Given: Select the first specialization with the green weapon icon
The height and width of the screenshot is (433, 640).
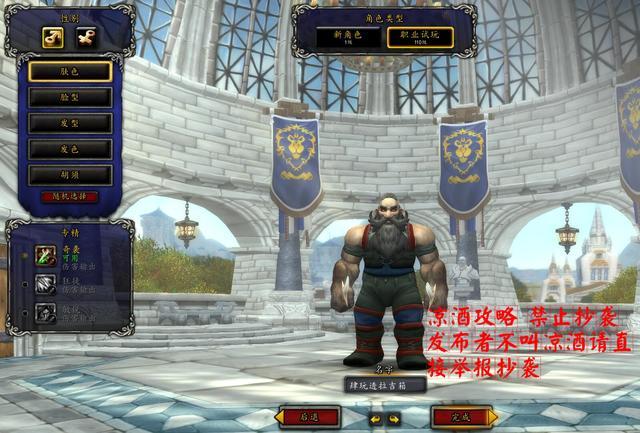Looking at the screenshot, I should pyautogui.click(x=46, y=255).
